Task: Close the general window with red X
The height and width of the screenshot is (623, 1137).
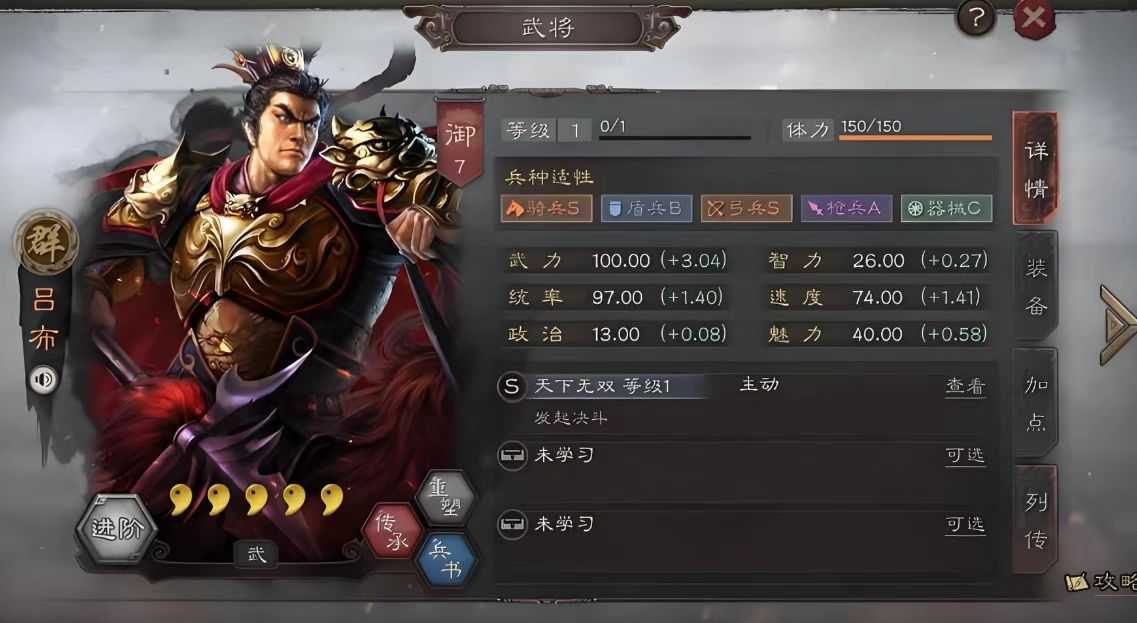Action: (1034, 18)
